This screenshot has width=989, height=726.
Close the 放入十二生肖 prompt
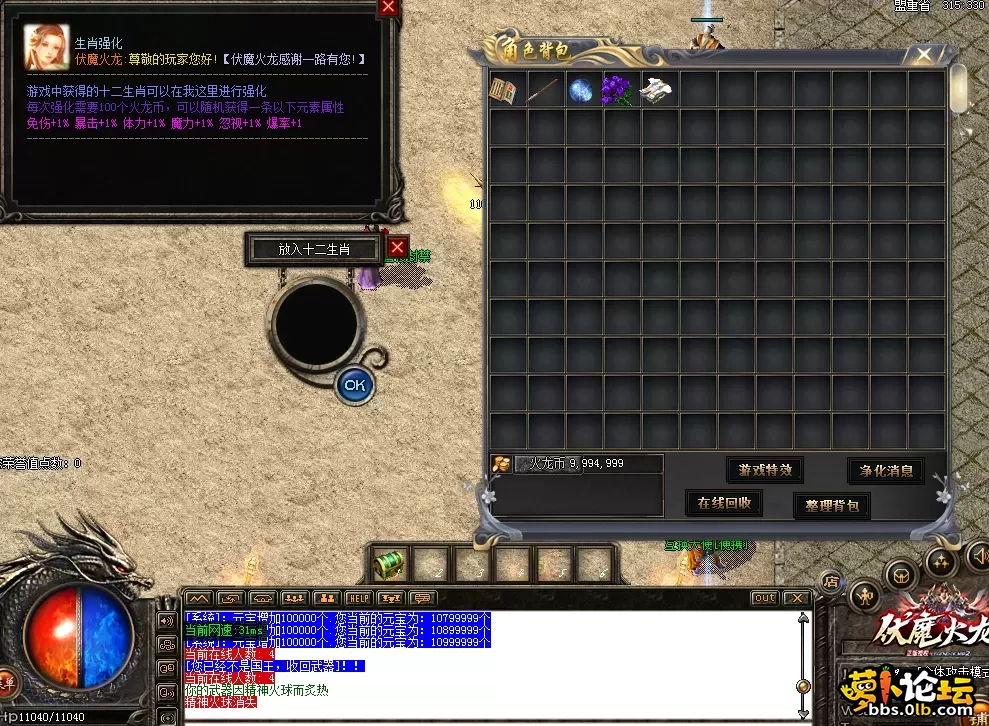(398, 247)
